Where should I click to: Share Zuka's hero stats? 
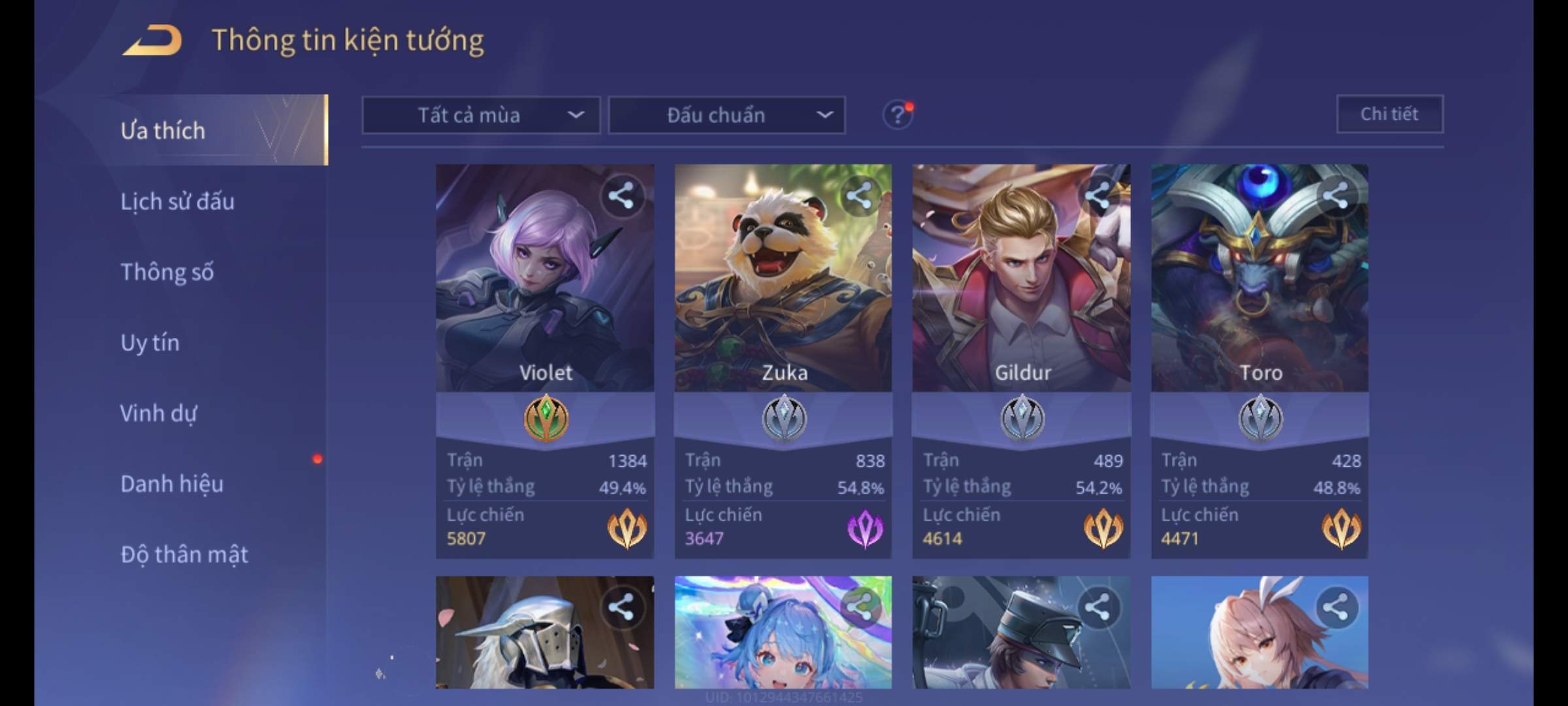pyautogui.click(x=858, y=195)
